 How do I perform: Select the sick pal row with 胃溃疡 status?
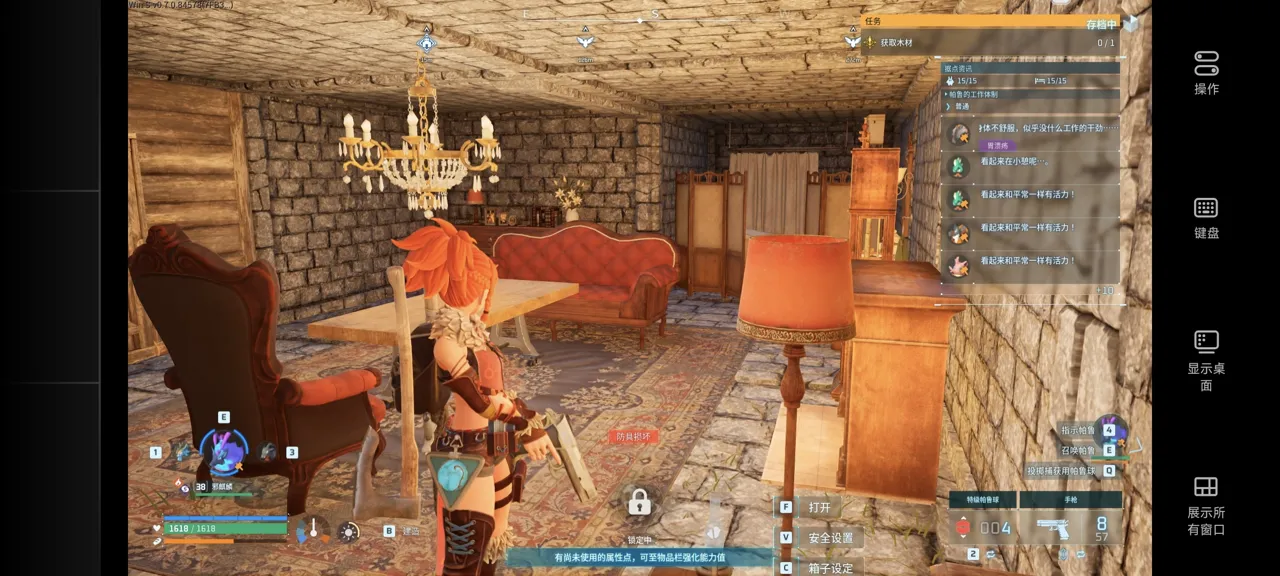tap(1030, 134)
